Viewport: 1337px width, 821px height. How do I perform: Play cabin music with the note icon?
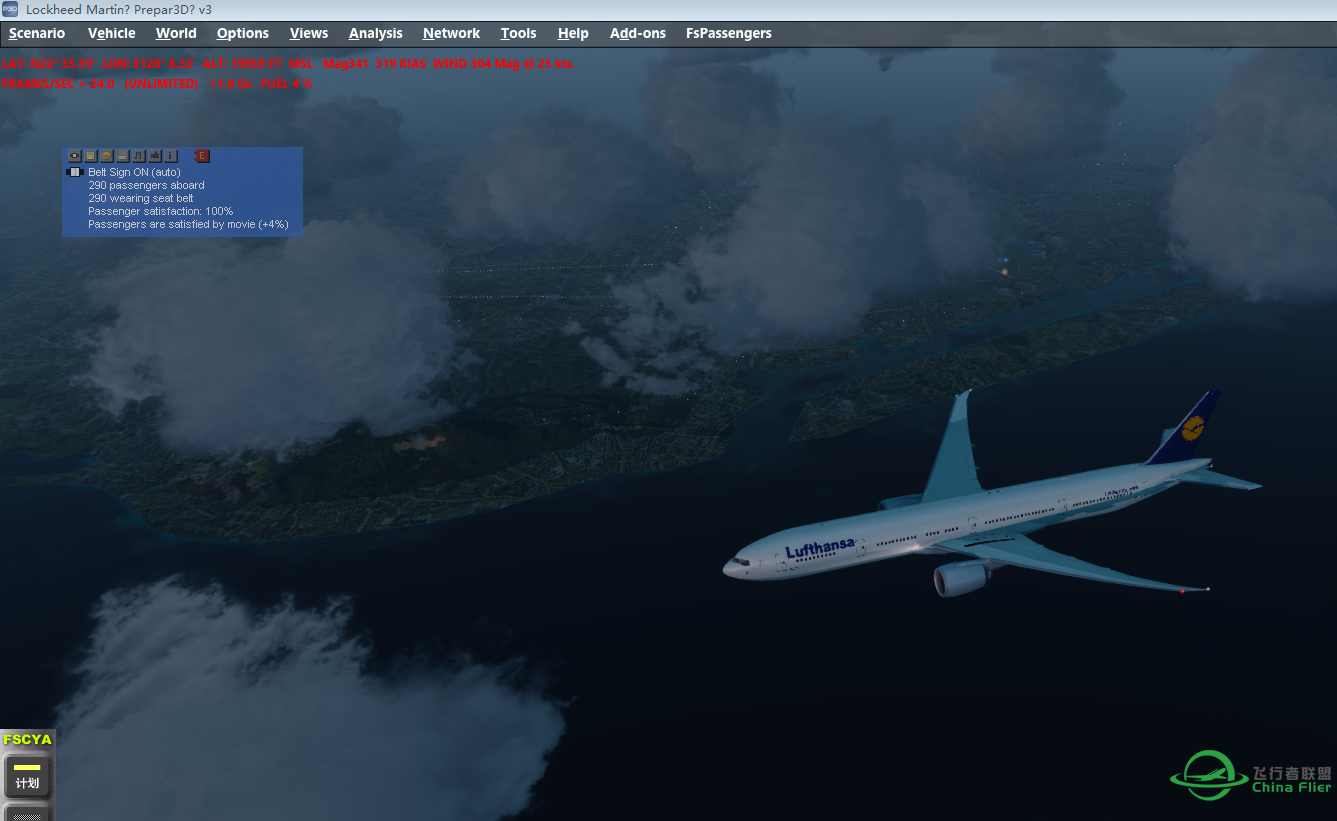pos(138,156)
